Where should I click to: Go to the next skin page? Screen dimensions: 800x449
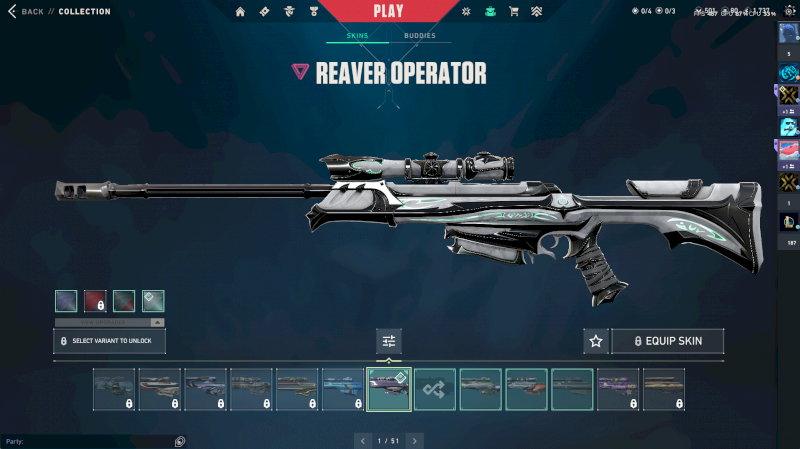click(415, 440)
